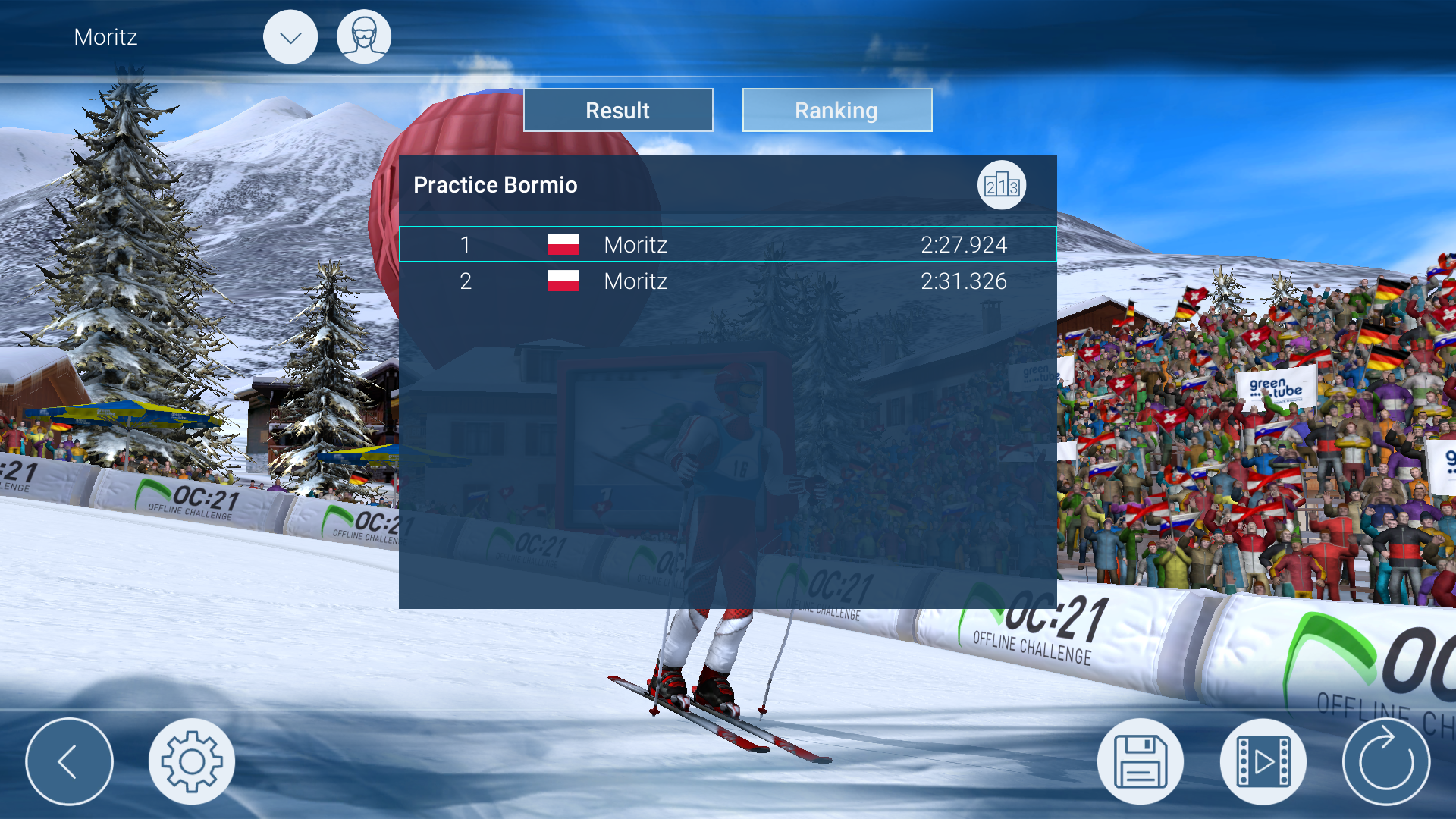
Task: Select Moritz's first-place 2:27.924 row
Action: [x=727, y=245]
